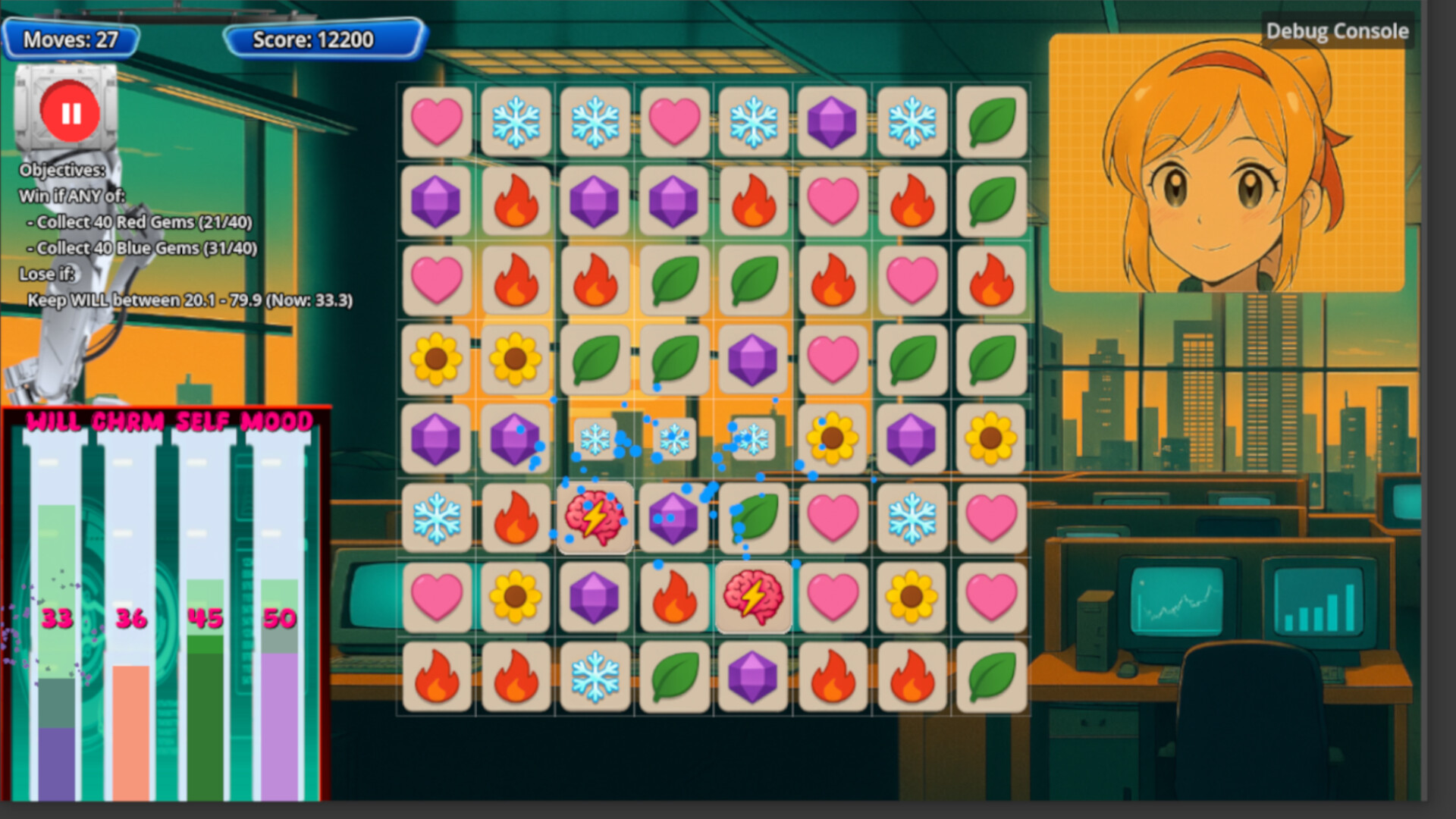Select a snowflake tile in the top row
This screenshot has height=819, width=1456.
pyautogui.click(x=516, y=121)
